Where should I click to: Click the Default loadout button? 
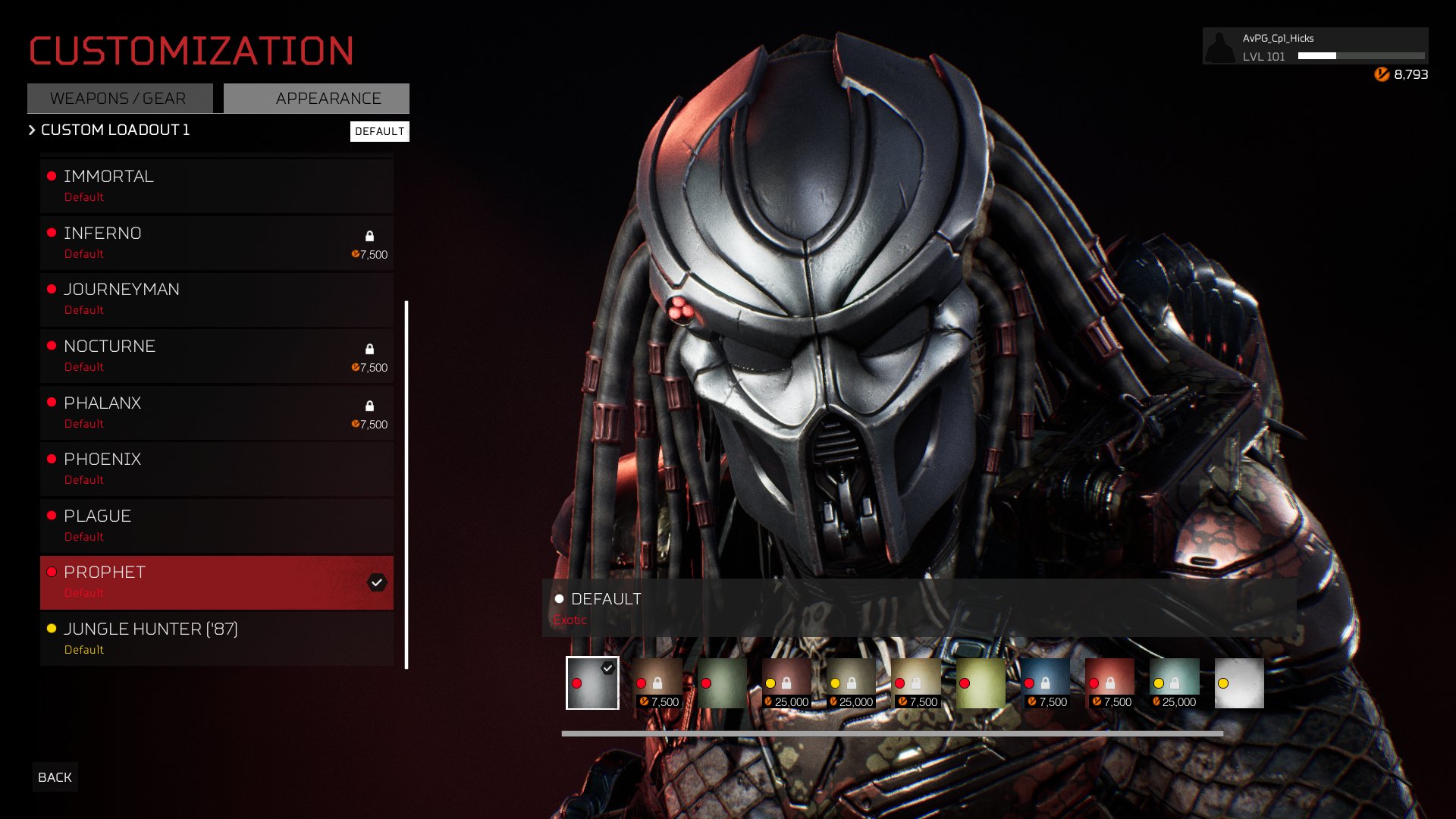(380, 131)
